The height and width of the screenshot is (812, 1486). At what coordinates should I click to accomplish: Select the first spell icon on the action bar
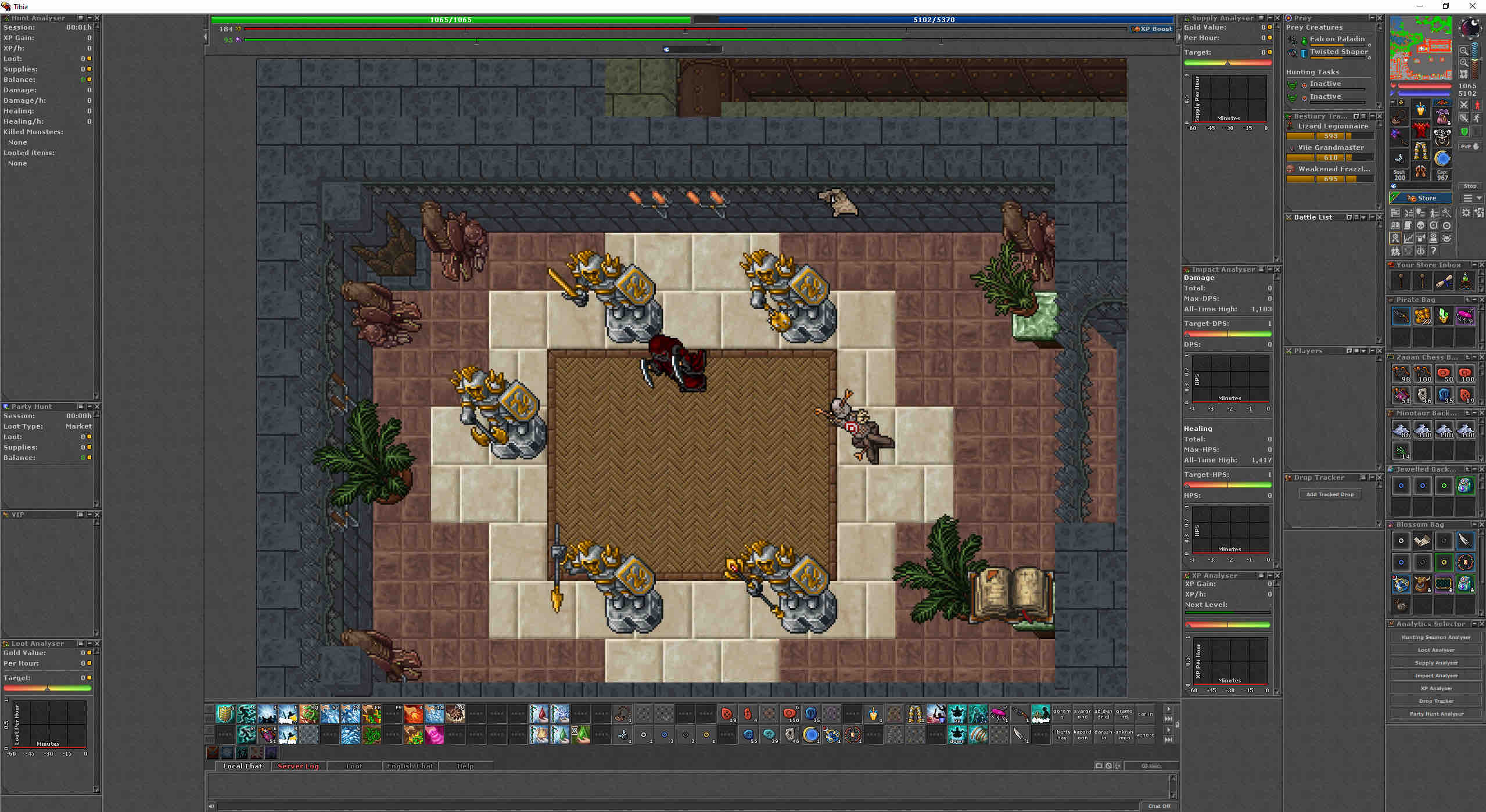point(224,714)
